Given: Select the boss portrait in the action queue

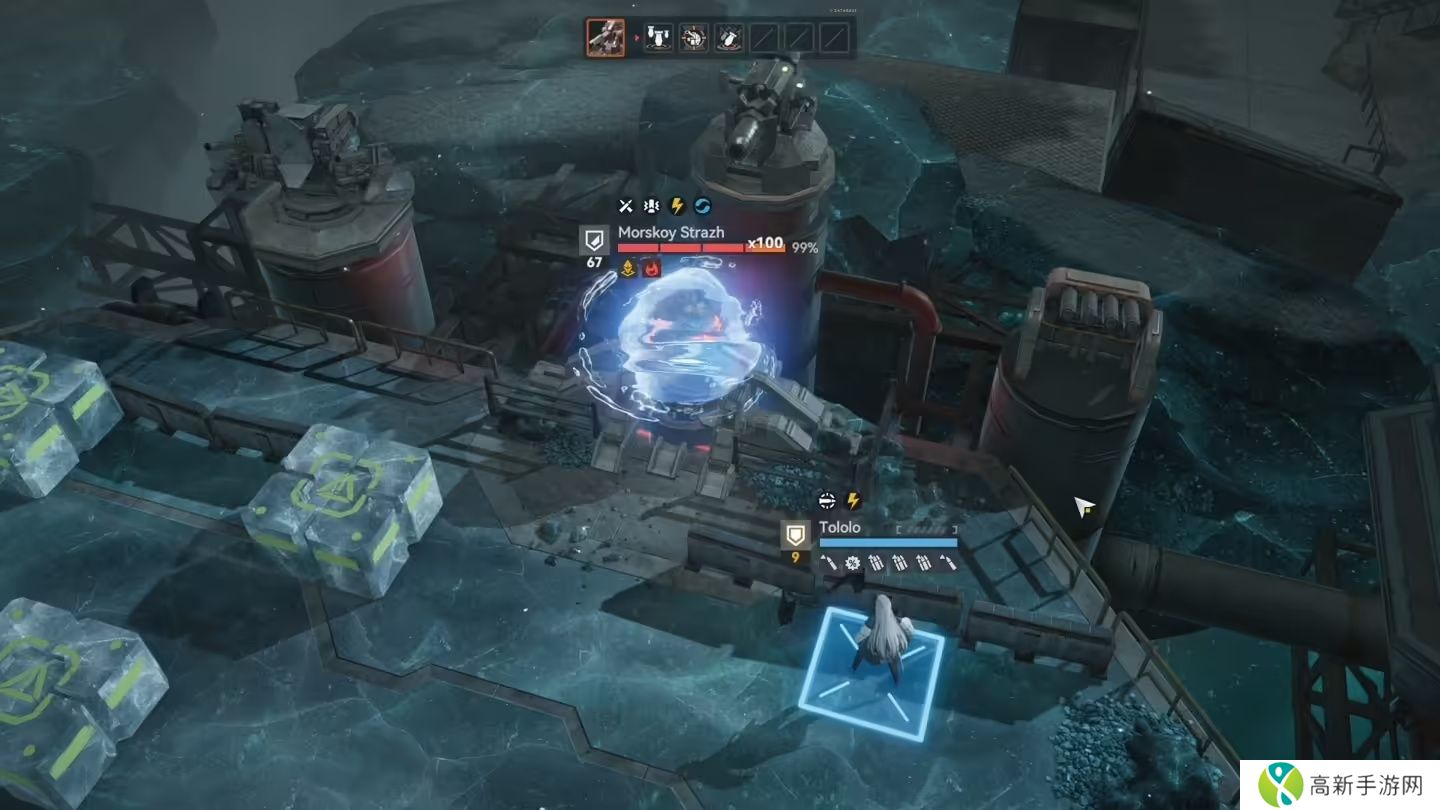Looking at the screenshot, I should click(x=606, y=39).
